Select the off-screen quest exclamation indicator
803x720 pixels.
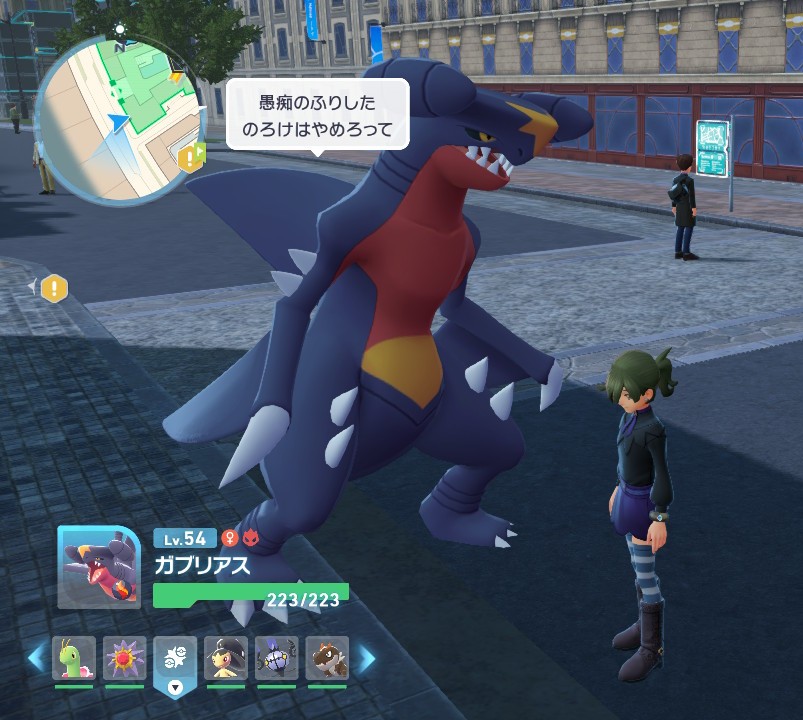pyautogui.click(x=54, y=289)
